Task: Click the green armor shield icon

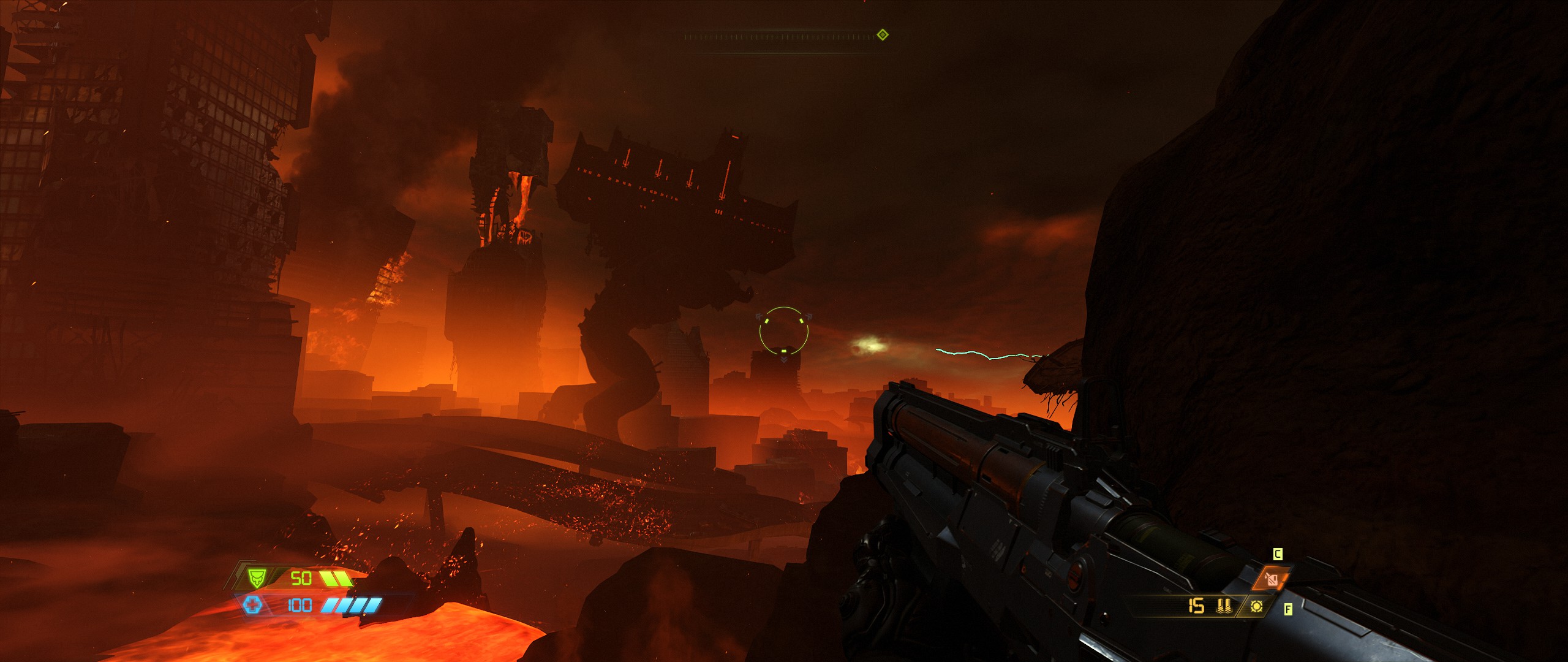Action: tap(256, 577)
